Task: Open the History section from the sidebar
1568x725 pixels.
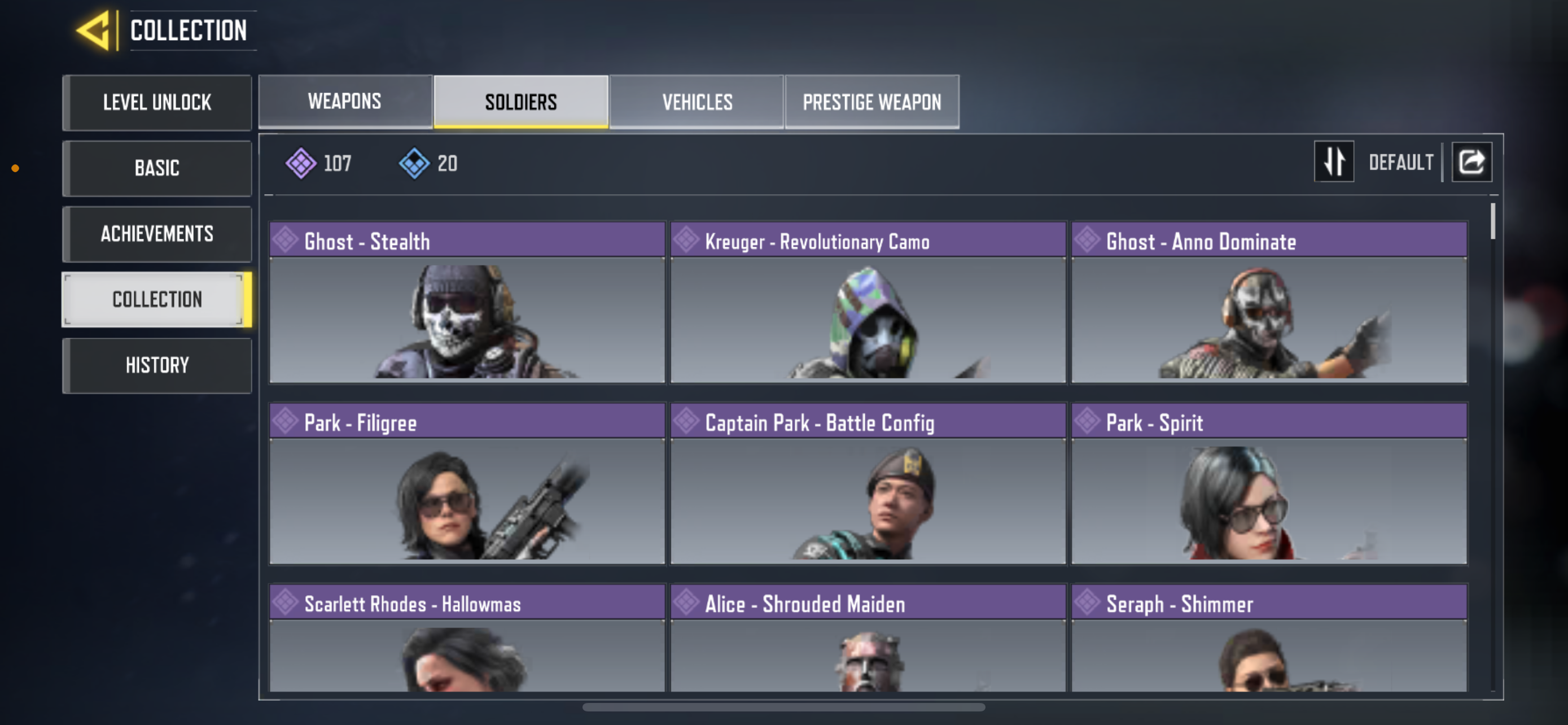Action: tap(156, 365)
